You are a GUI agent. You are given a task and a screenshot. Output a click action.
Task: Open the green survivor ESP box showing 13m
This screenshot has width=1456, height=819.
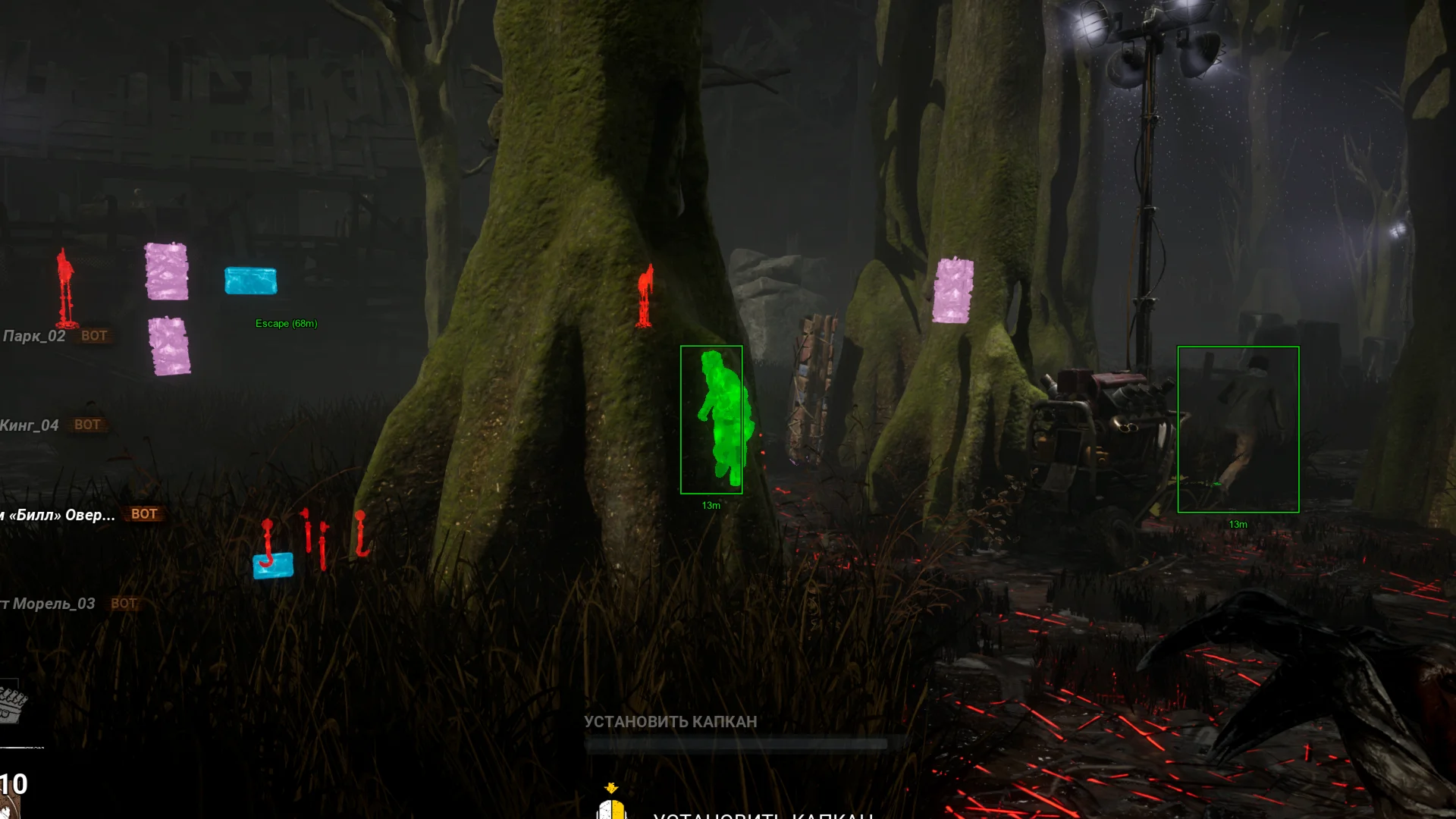point(712,419)
